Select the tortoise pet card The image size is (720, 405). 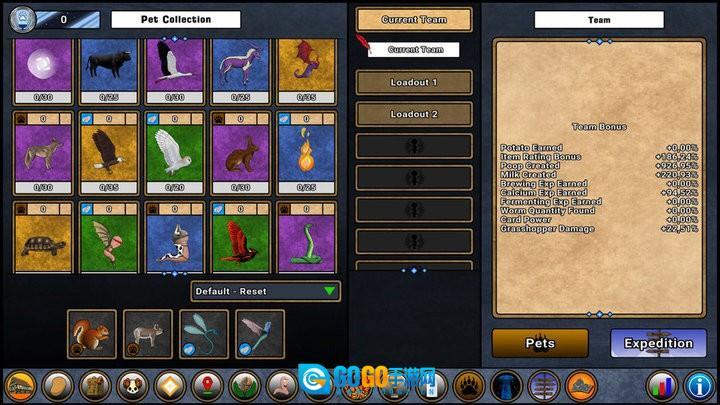[x=43, y=240]
